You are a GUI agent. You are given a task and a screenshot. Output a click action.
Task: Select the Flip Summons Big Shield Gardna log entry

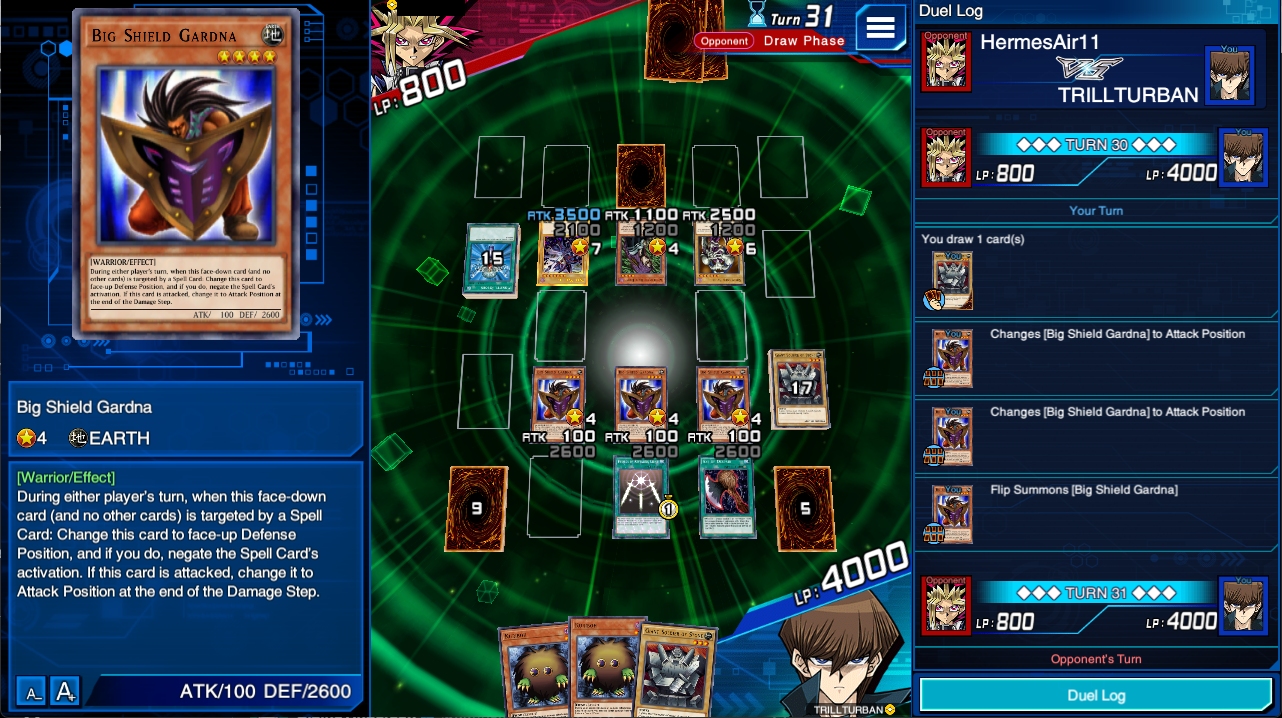(1096, 514)
